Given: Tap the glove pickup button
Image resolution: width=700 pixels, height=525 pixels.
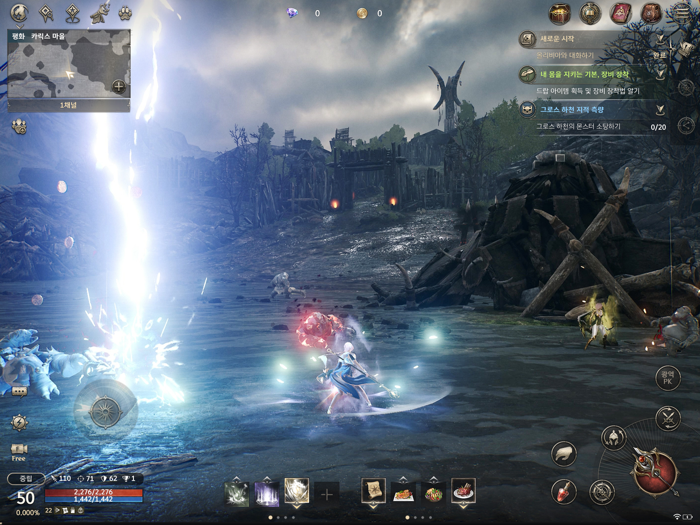Looking at the screenshot, I should click(564, 453).
